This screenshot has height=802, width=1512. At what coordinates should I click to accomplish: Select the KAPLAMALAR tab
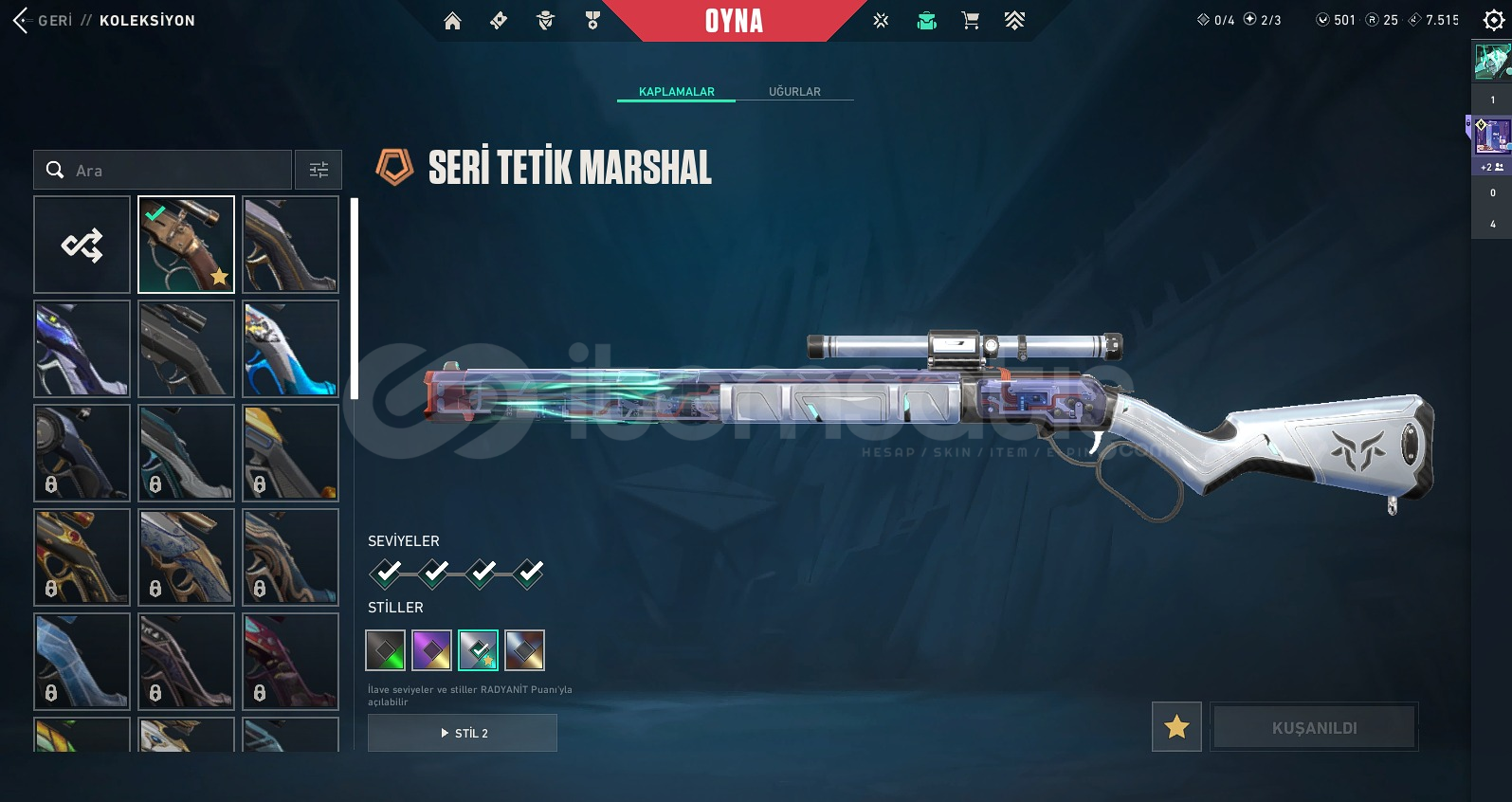[x=676, y=92]
